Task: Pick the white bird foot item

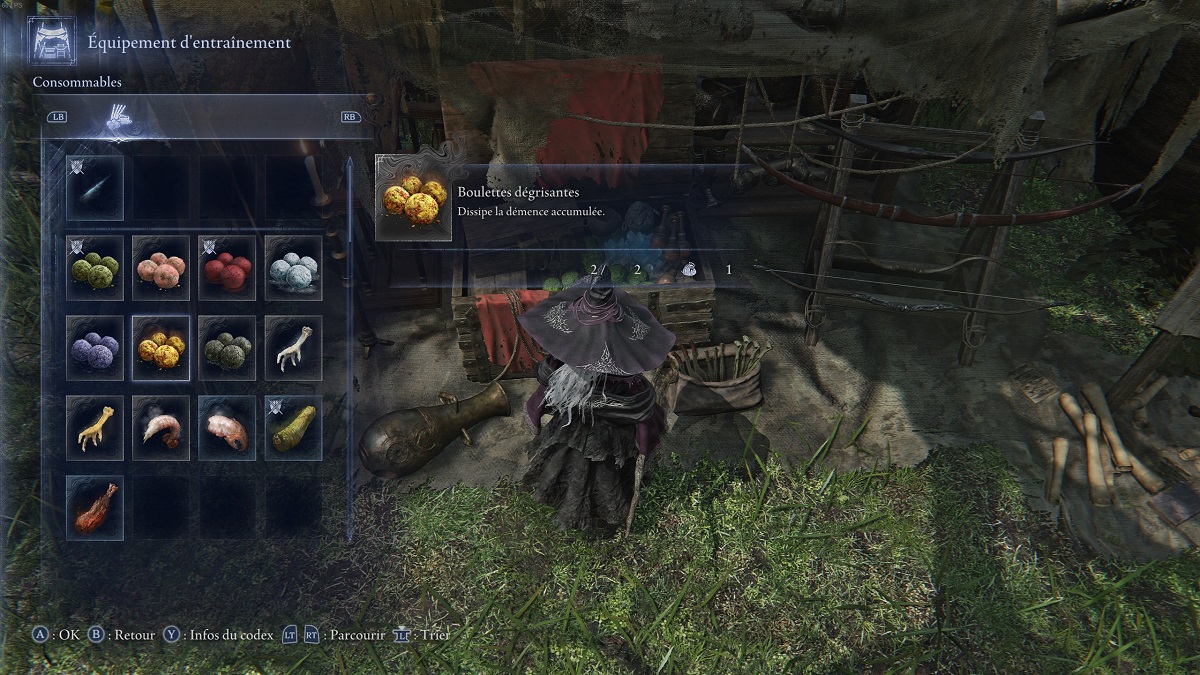Action: coord(293,347)
